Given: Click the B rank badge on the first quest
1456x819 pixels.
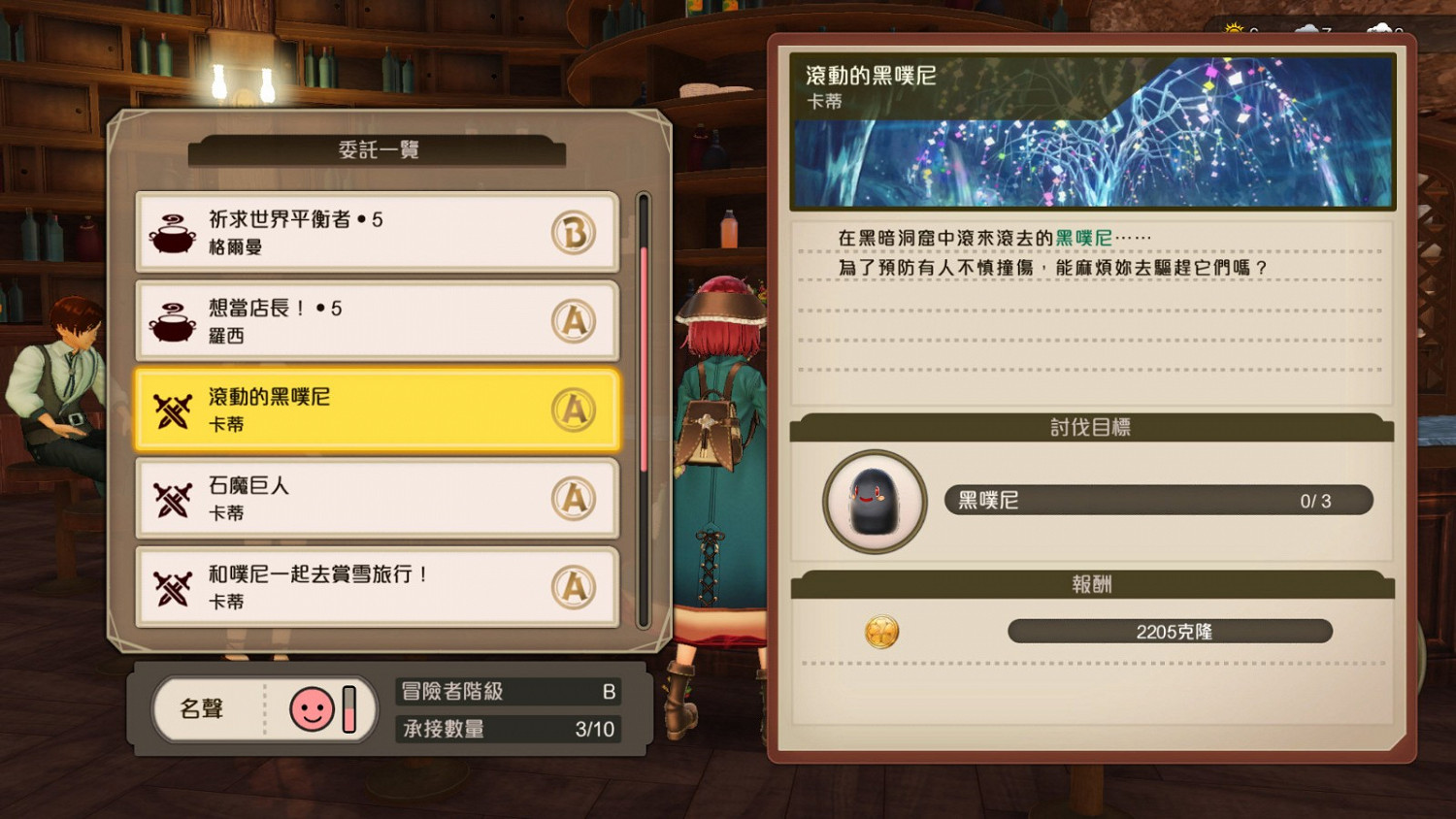Looking at the screenshot, I should coord(576,233).
